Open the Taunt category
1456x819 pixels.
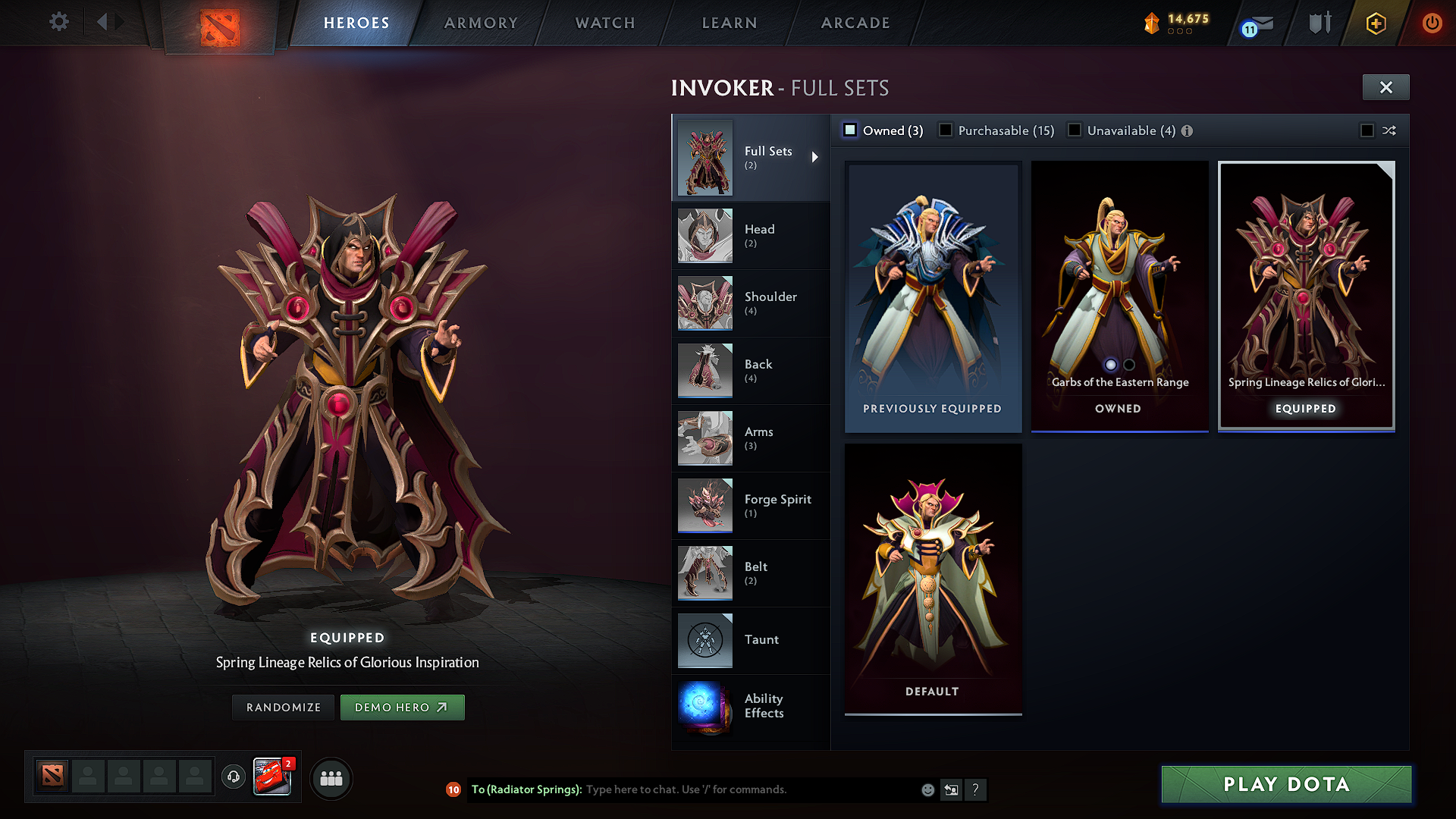(705, 641)
